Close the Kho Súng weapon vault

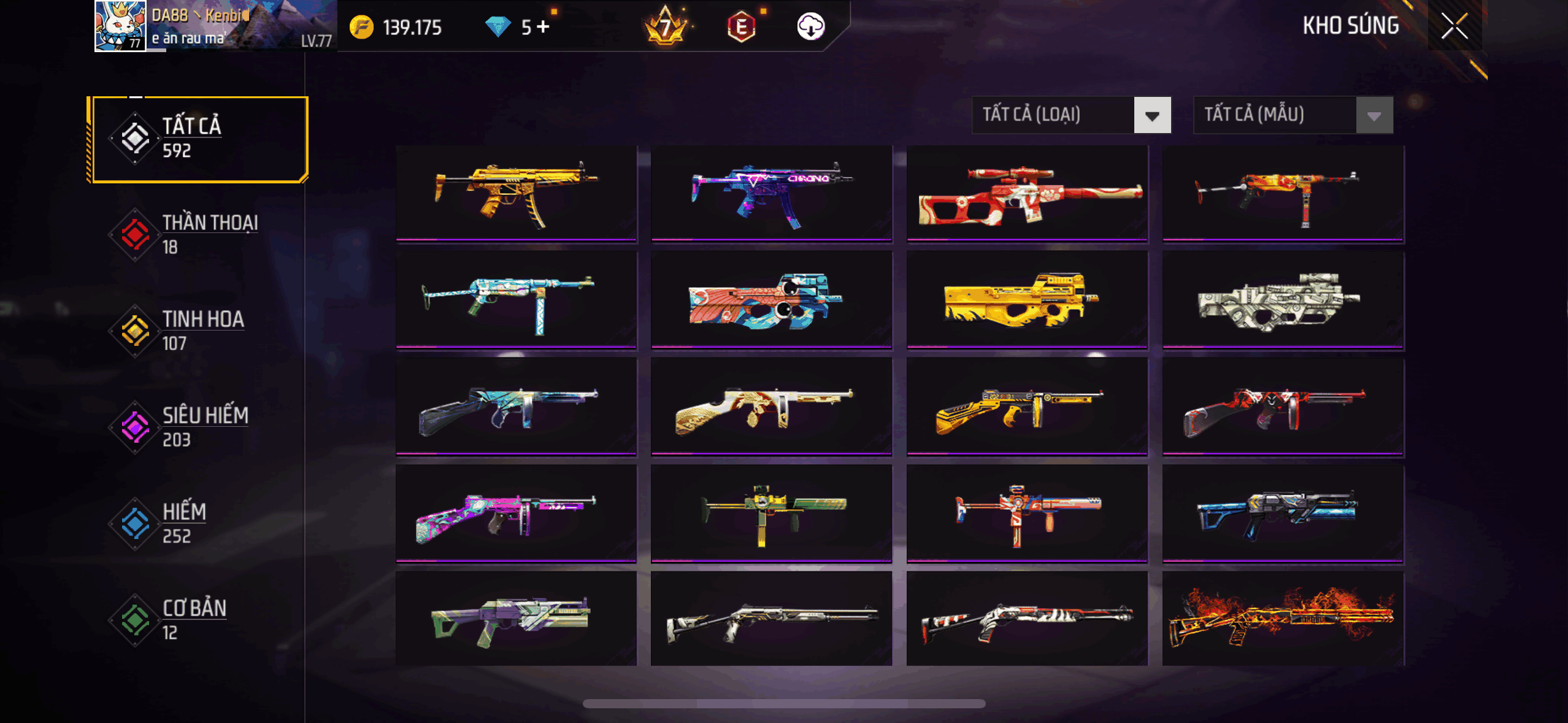[x=1454, y=26]
